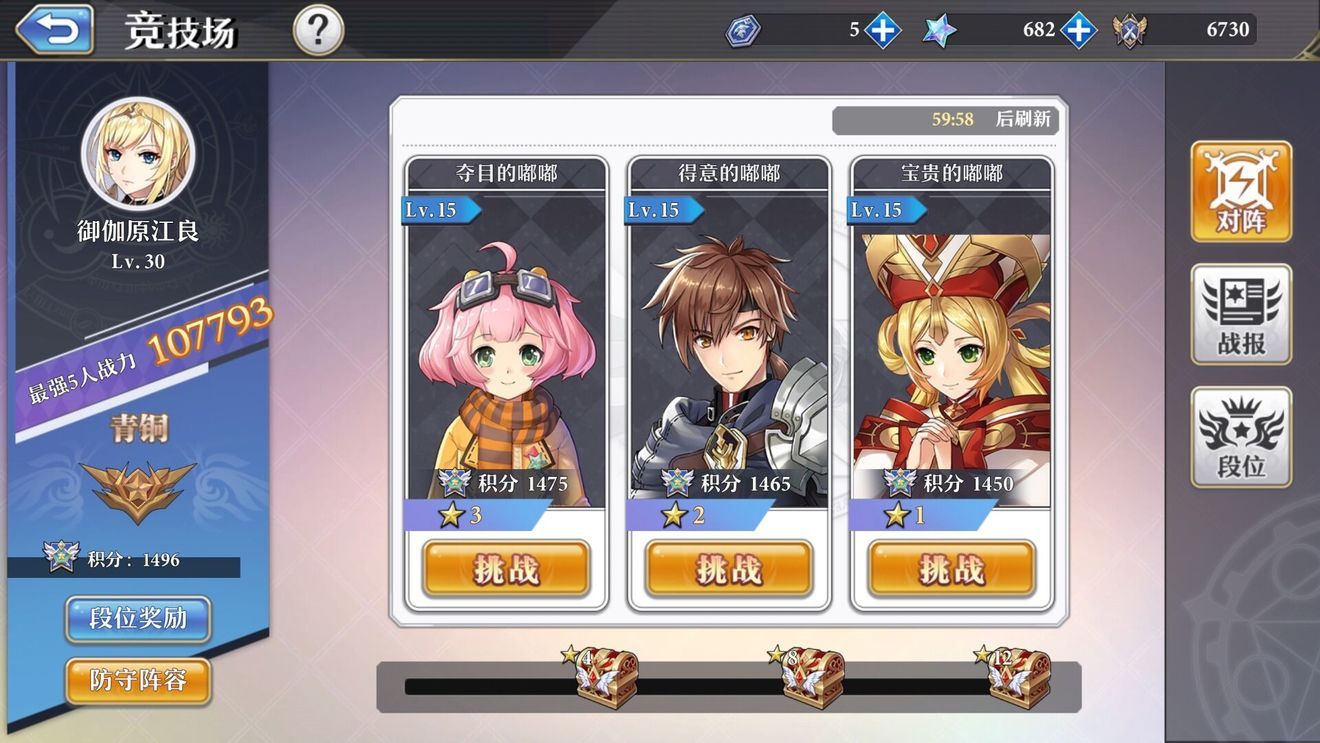
Task: Open the arena help question mark
Action: point(318,31)
